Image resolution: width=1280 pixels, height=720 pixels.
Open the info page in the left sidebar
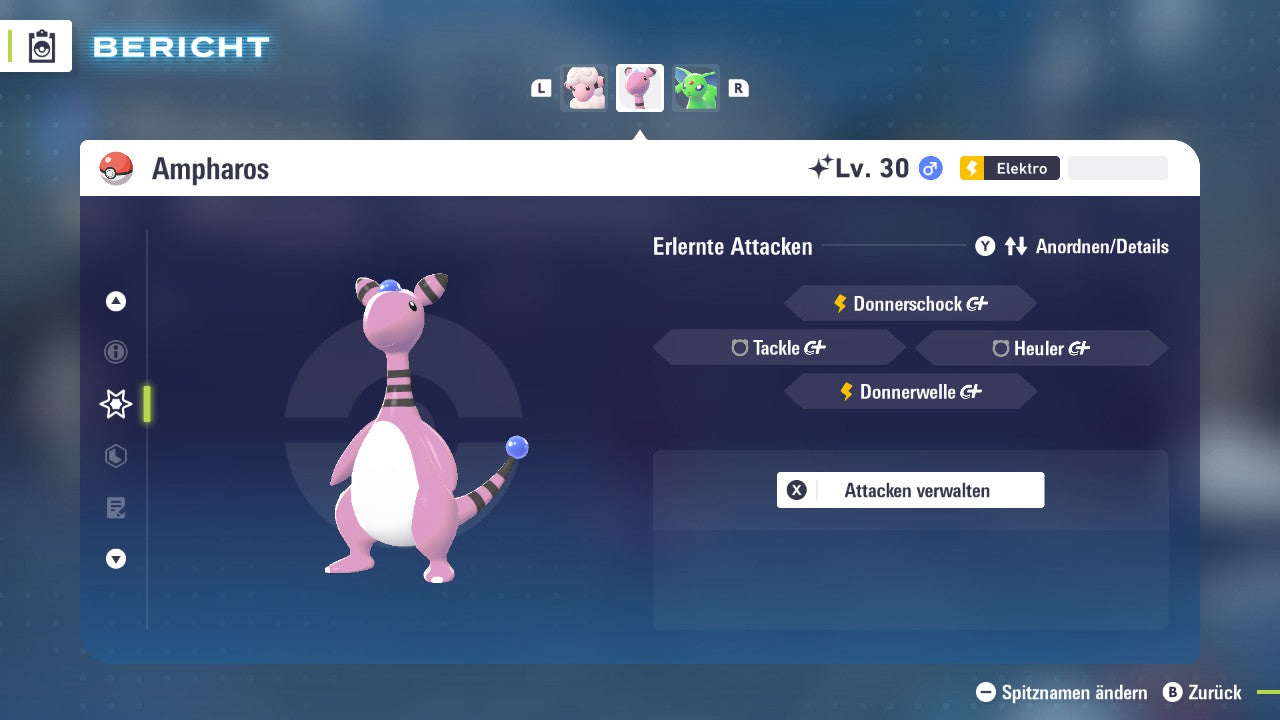tap(115, 352)
